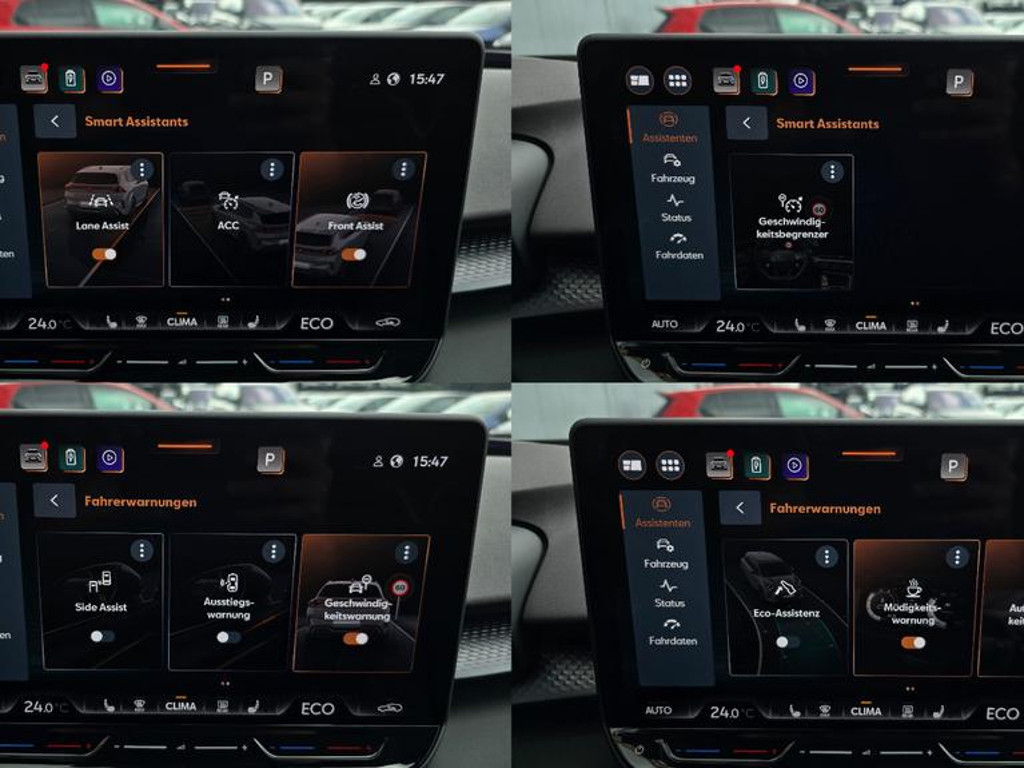Image resolution: width=1024 pixels, height=768 pixels.
Task: Open the Eco-Assistenz three-dot menu
Action: click(x=826, y=557)
